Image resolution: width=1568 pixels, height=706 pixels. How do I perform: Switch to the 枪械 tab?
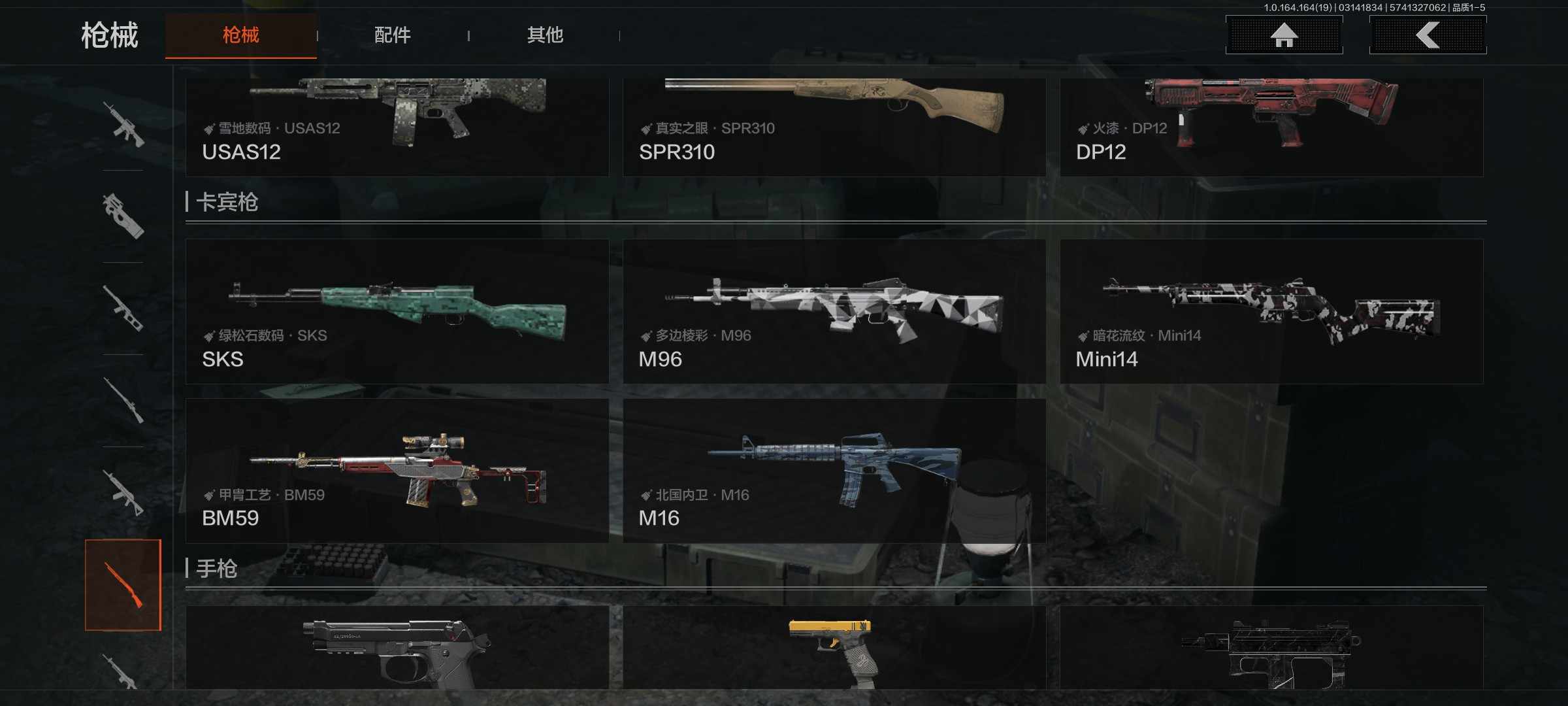tap(240, 35)
